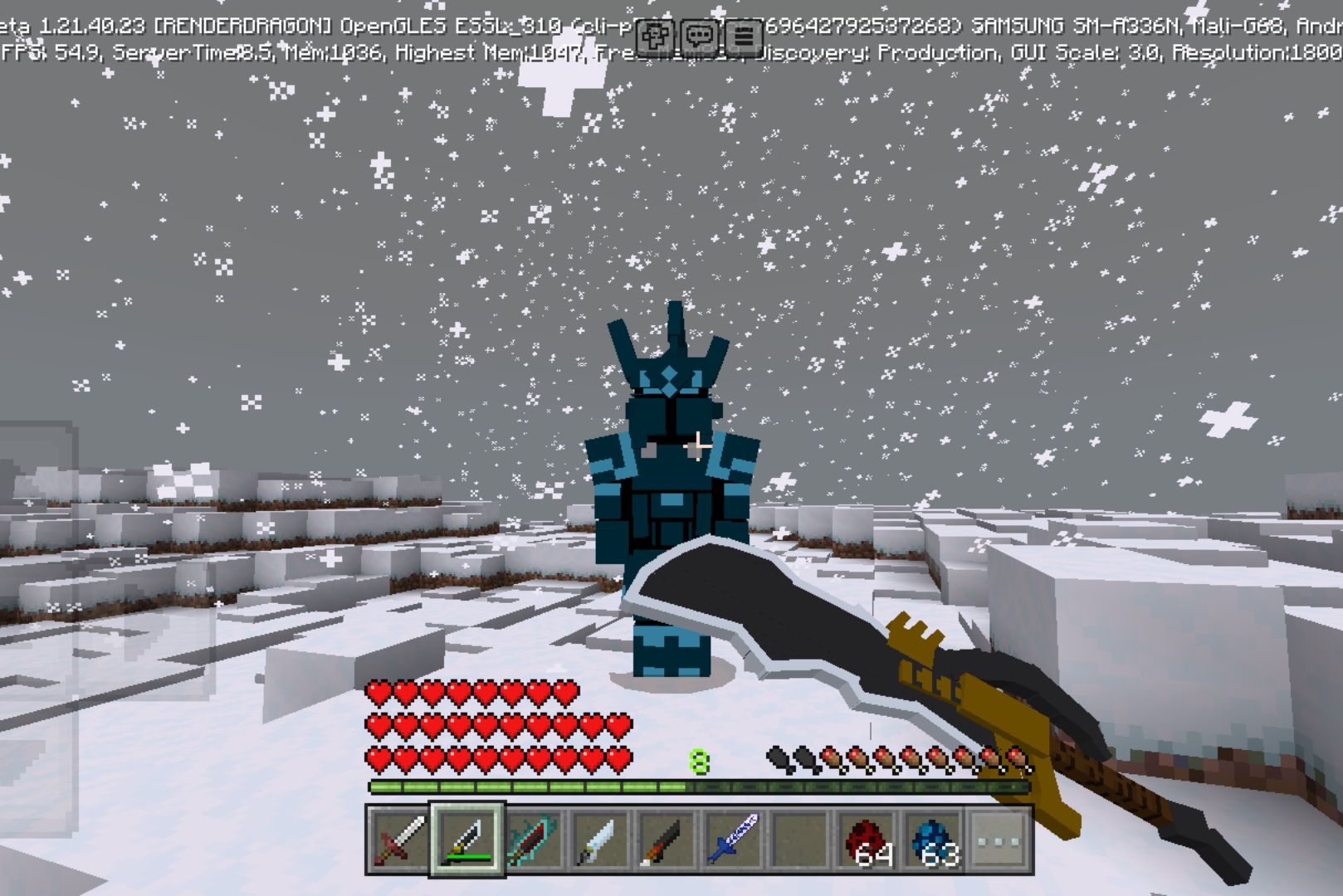Select the blue-handled patterned sword slot

click(x=733, y=839)
